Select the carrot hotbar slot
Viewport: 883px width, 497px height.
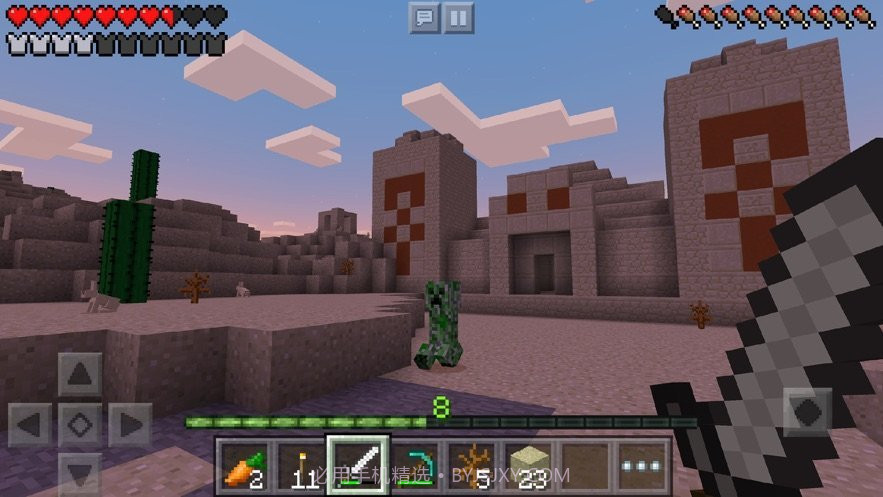tap(243, 466)
